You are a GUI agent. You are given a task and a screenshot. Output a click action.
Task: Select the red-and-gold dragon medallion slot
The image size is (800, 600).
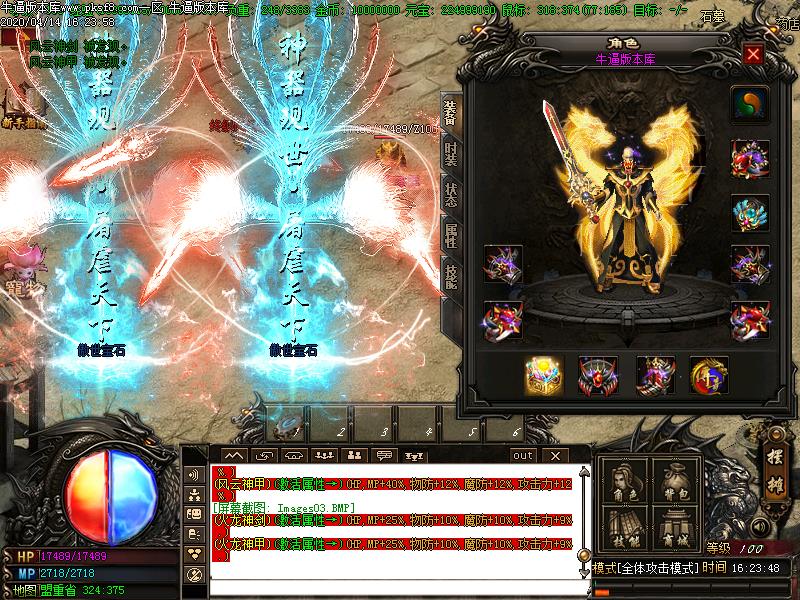coord(709,375)
